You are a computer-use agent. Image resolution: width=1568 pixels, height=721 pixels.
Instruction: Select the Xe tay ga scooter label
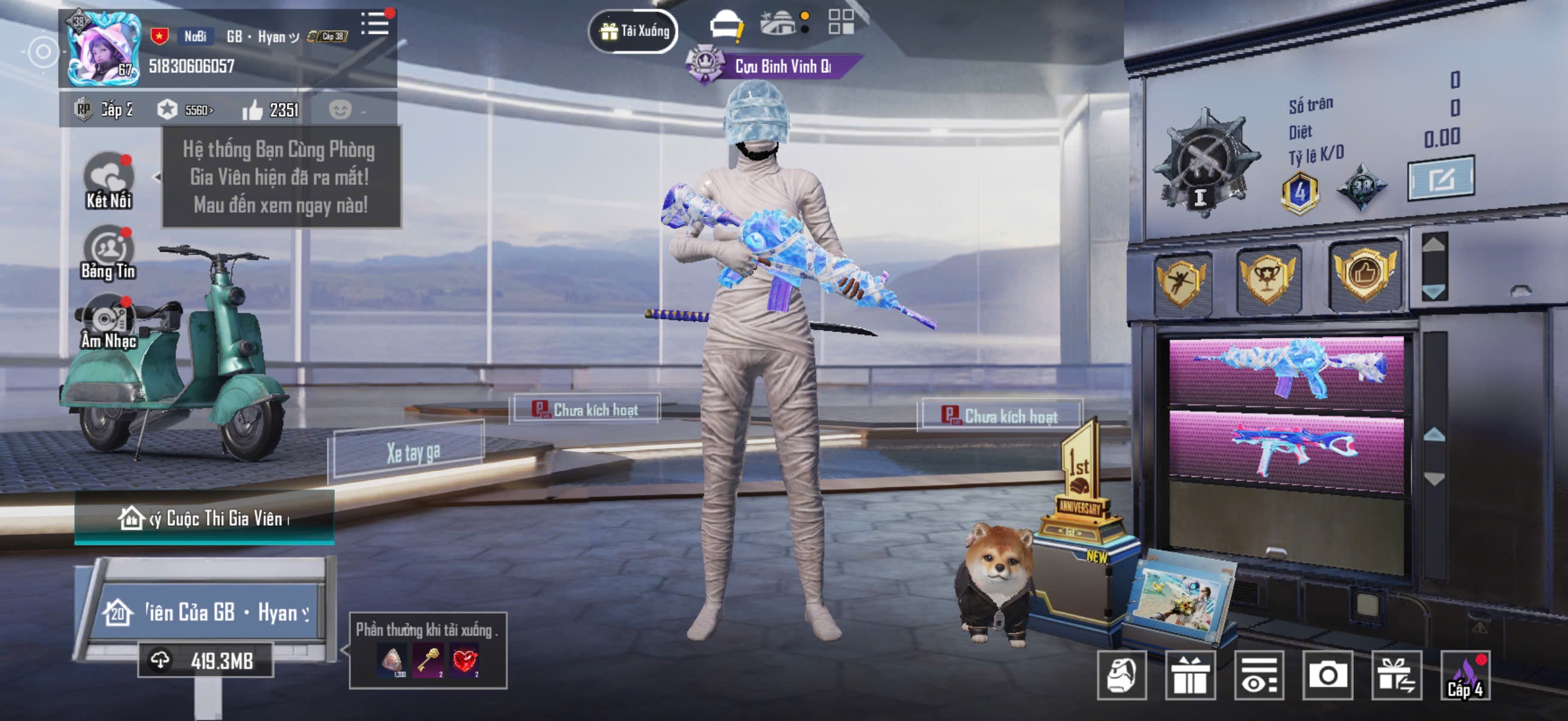pos(413,453)
